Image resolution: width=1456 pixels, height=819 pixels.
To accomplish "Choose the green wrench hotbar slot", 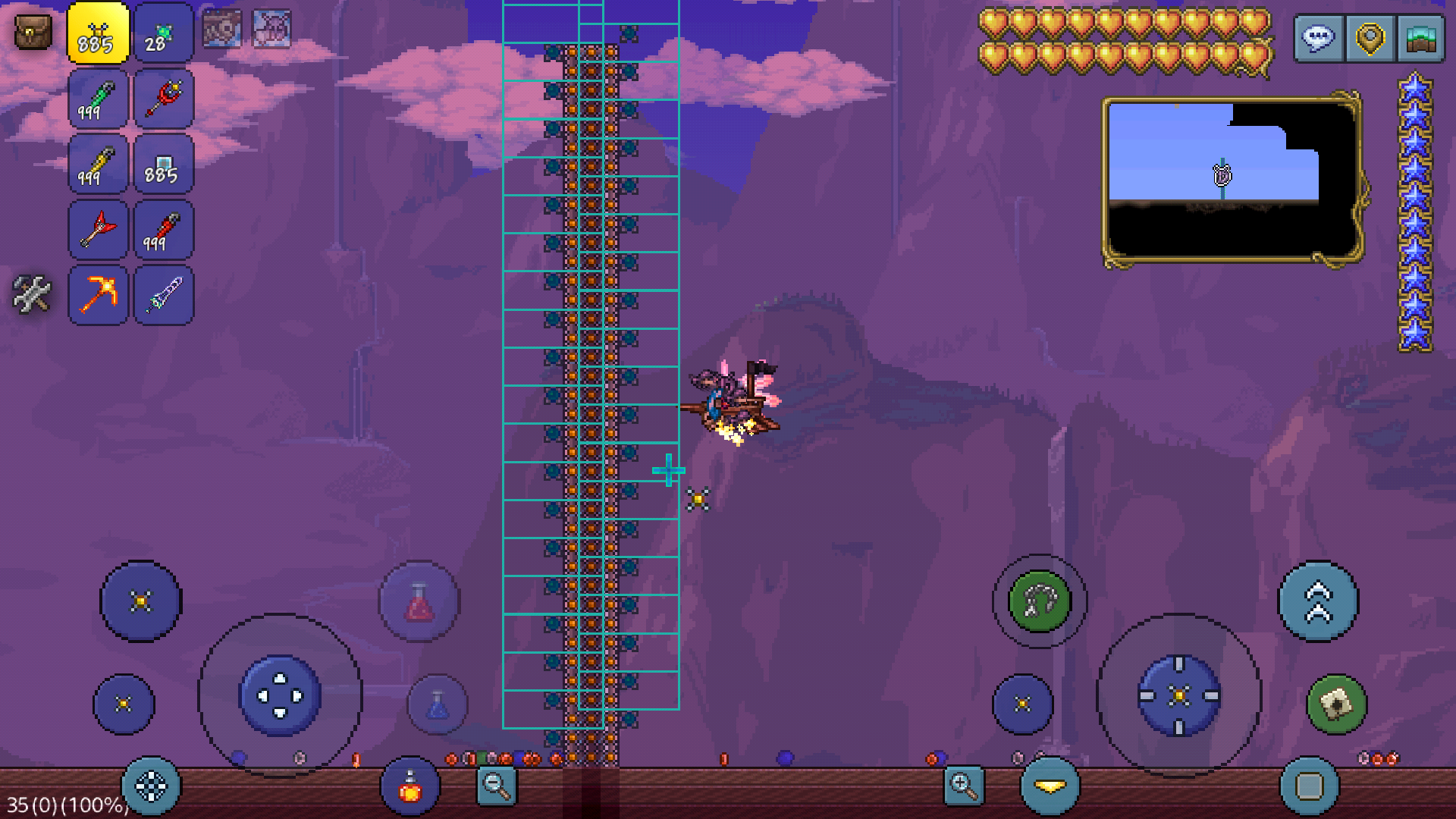I will coord(98,99).
